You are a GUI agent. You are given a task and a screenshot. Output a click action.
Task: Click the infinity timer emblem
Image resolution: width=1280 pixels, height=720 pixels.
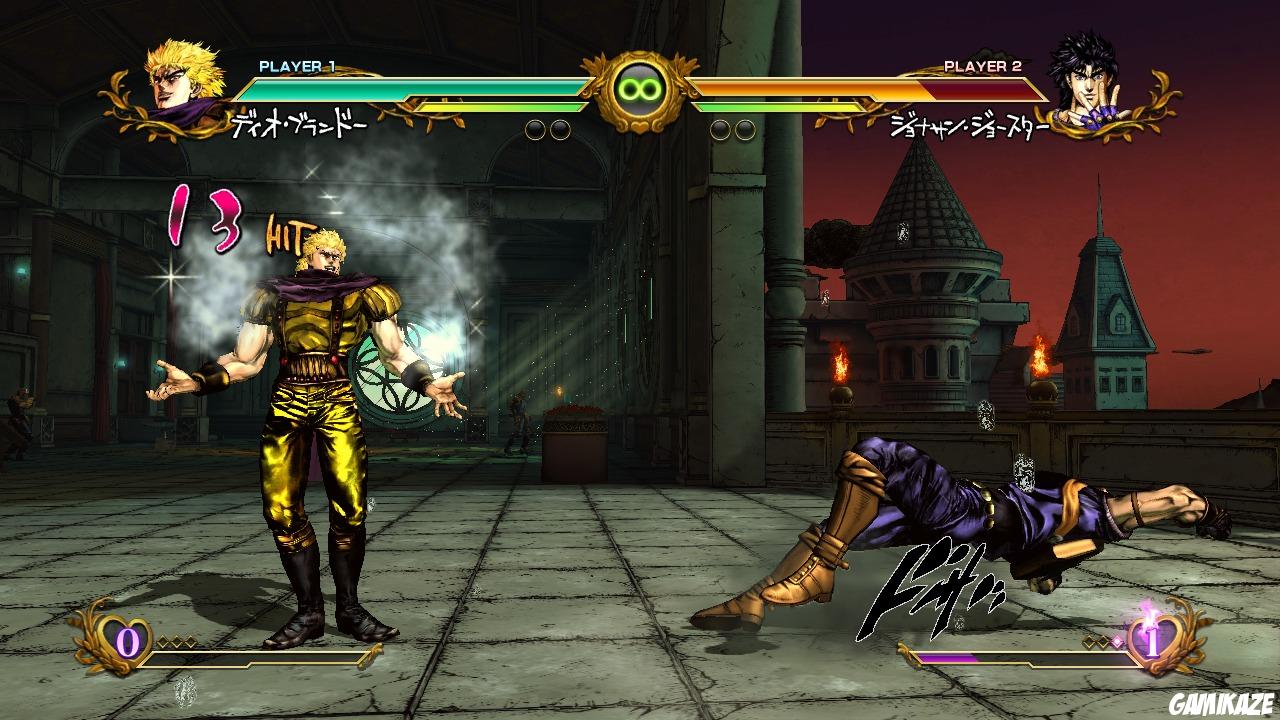coord(639,90)
